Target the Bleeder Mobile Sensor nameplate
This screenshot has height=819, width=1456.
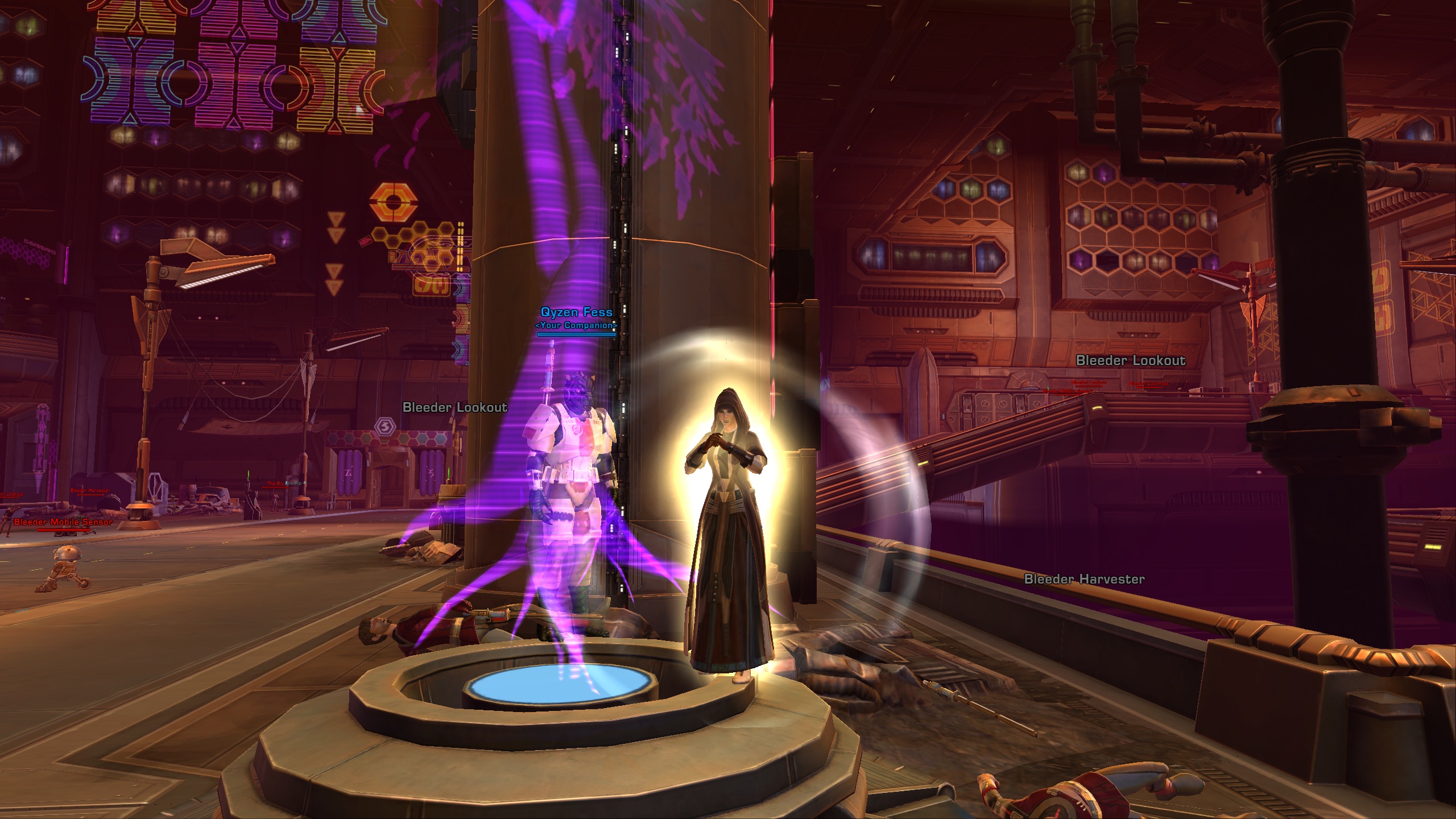pos(63,522)
